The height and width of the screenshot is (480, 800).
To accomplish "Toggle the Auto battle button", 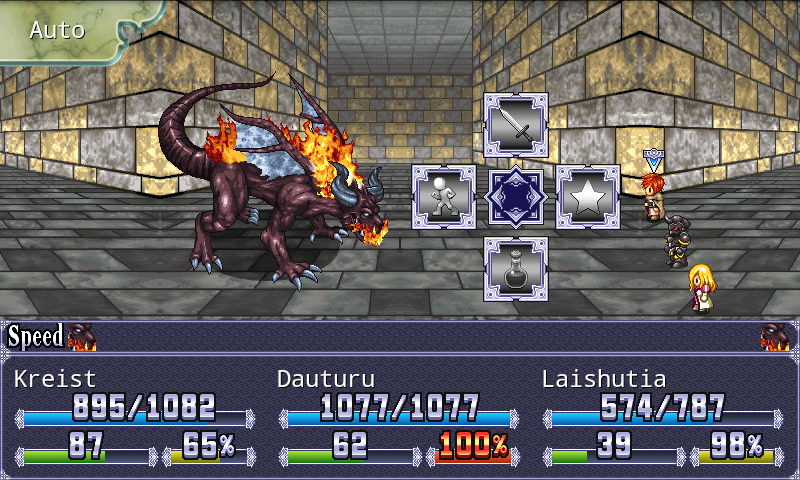I will point(60,29).
